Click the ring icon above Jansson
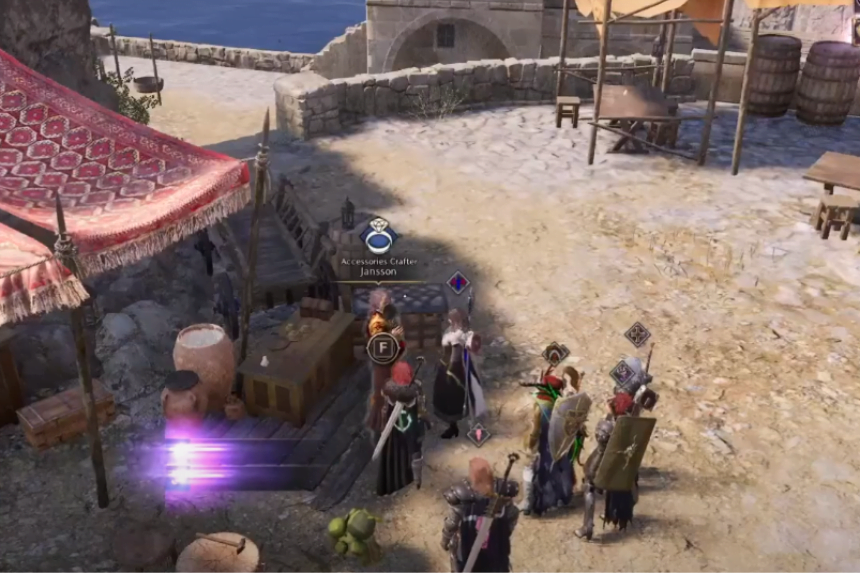This screenshot has width=860, height=573. (379, 238)
